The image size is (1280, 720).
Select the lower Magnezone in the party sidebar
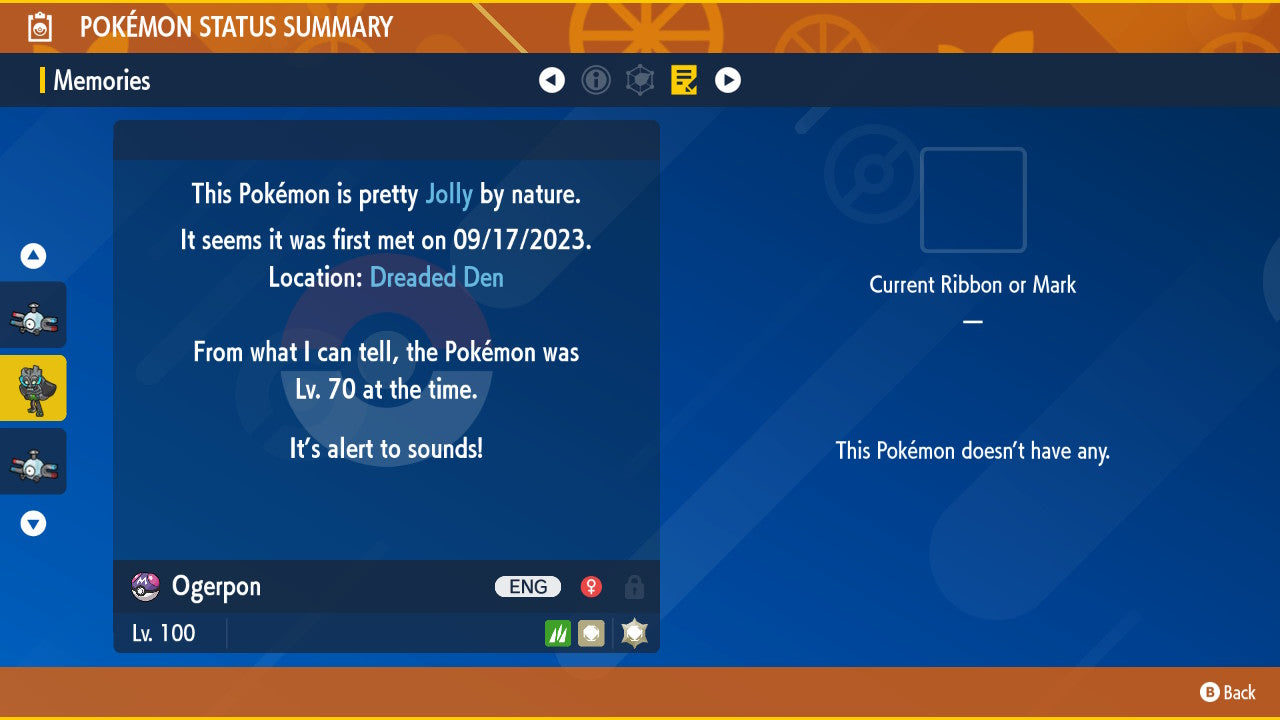[30, 461]
